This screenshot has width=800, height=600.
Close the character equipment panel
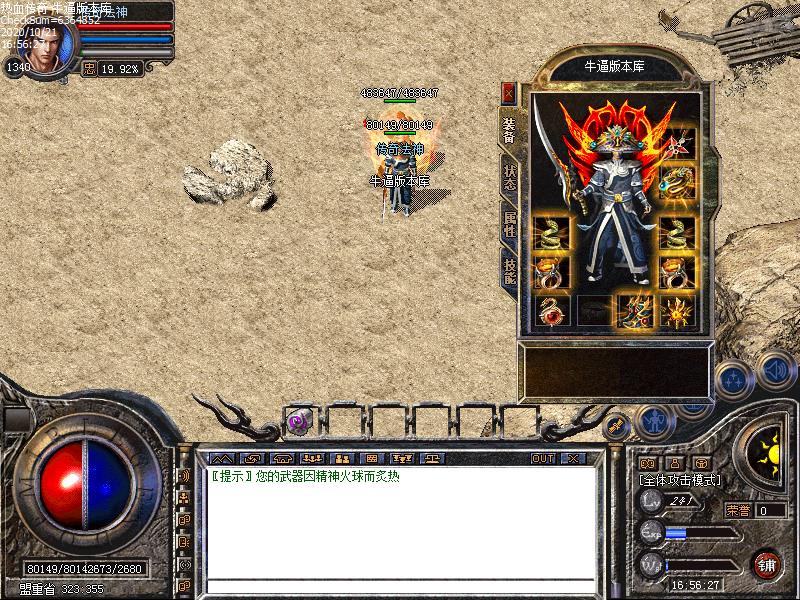pyautogui.click(x=509, y=93)
